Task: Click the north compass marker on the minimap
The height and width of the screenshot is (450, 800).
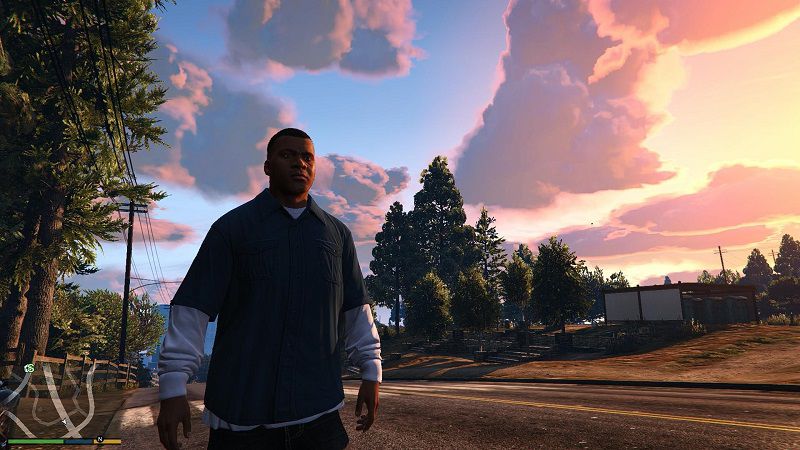Action: pyautogui.click(x=100, y=440)
